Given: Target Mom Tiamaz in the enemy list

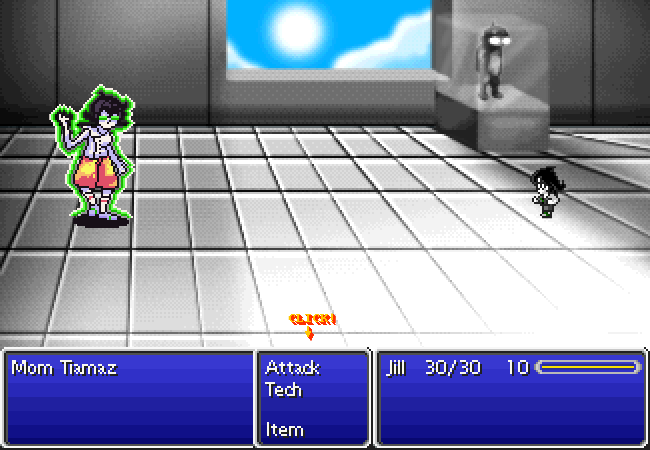Looking at the screenshot, I should [x=63, y=368].
